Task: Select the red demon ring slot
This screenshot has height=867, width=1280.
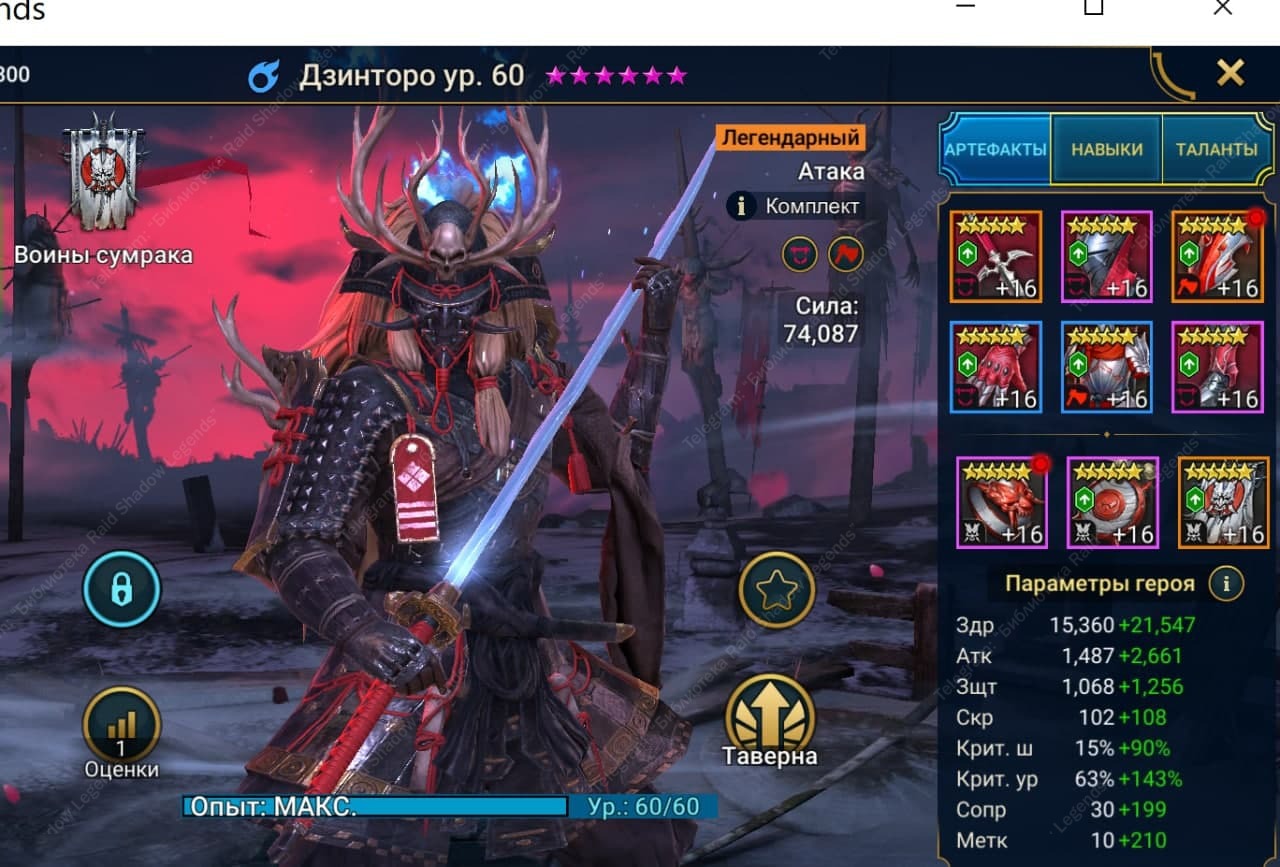Action: tap(1001, 502)
